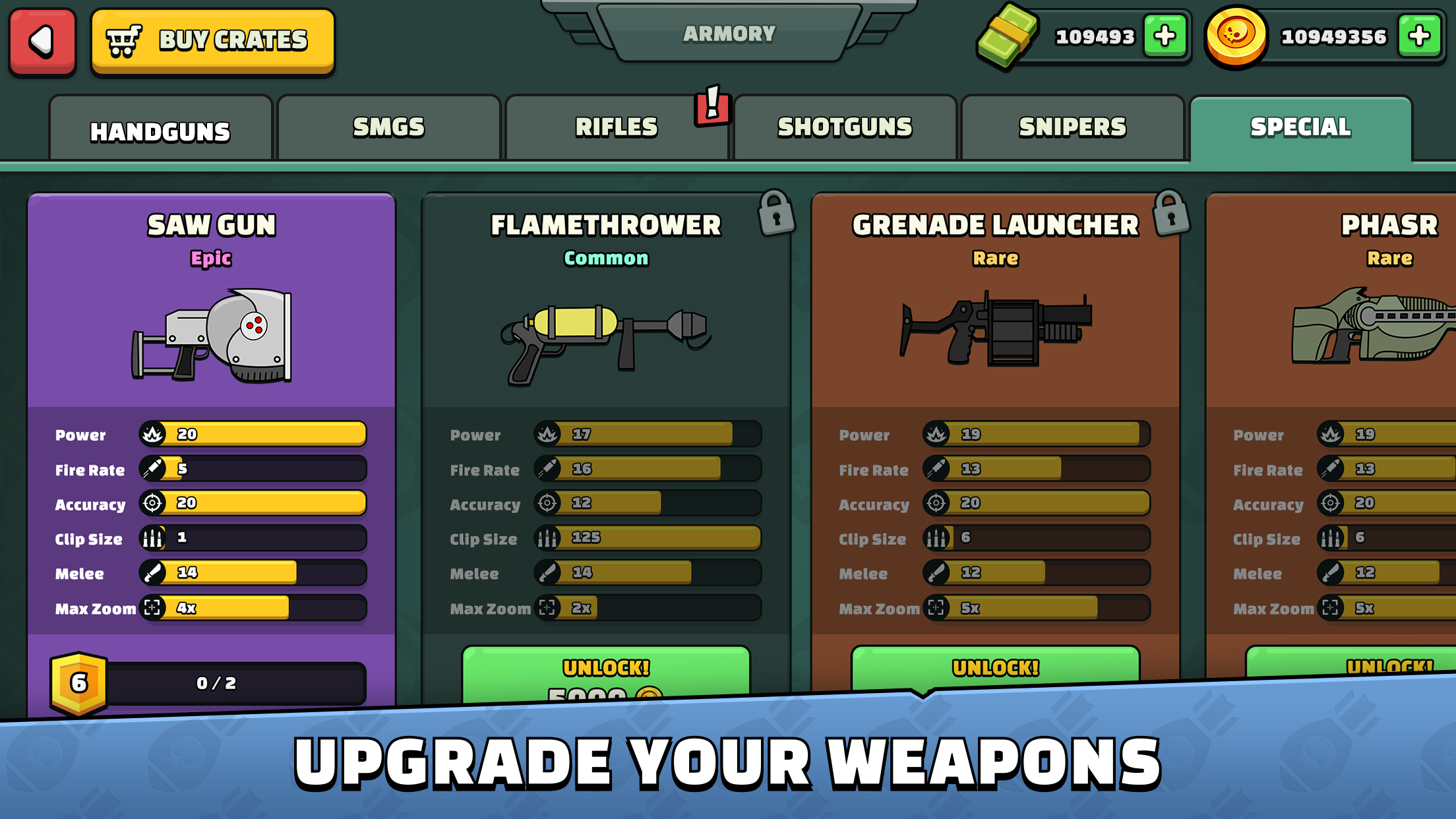Click the Power flame icon on the Saw Gun
This screenshot has height=819, width=1456.
(153, 434)
